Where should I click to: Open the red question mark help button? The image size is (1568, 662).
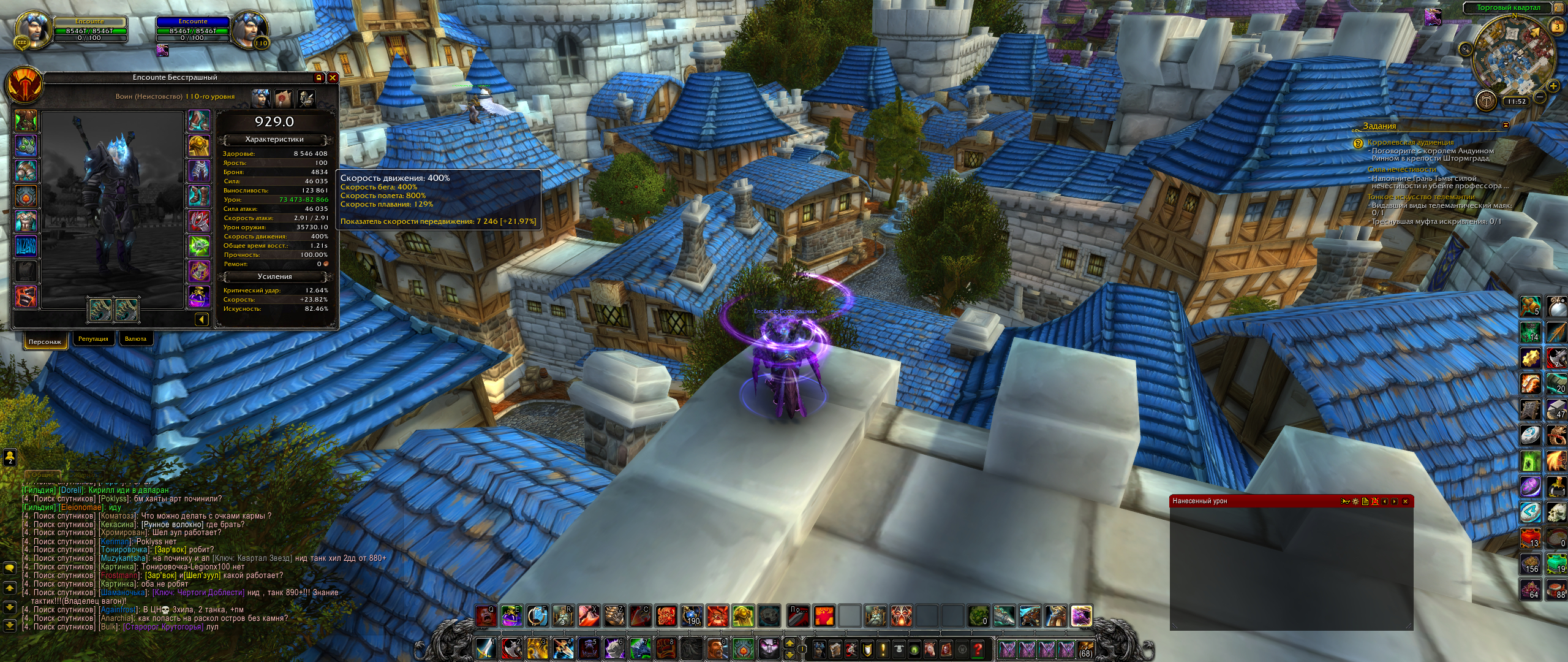coord(978,649)
